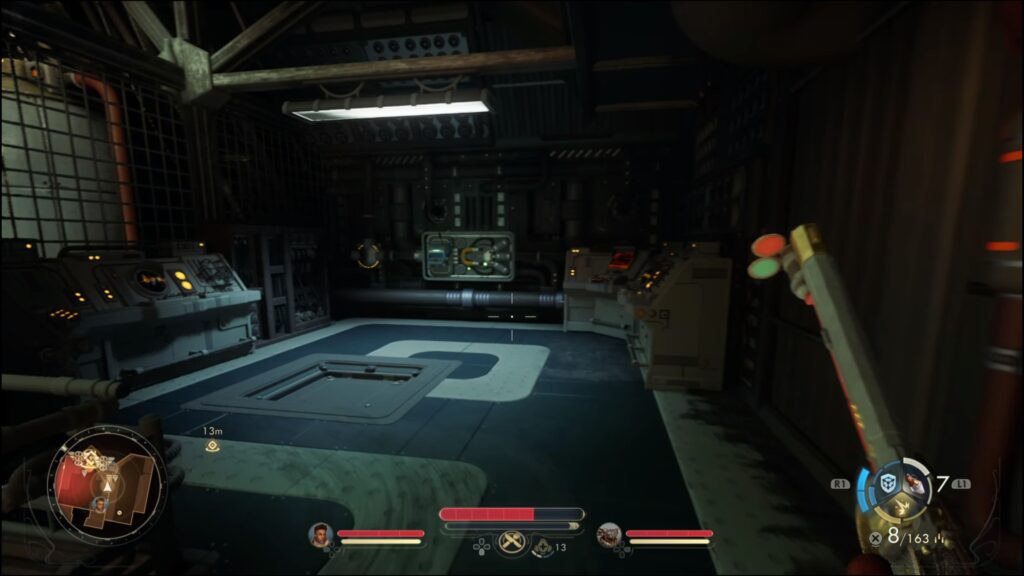Click the right companion's portrait

(608, 535)
